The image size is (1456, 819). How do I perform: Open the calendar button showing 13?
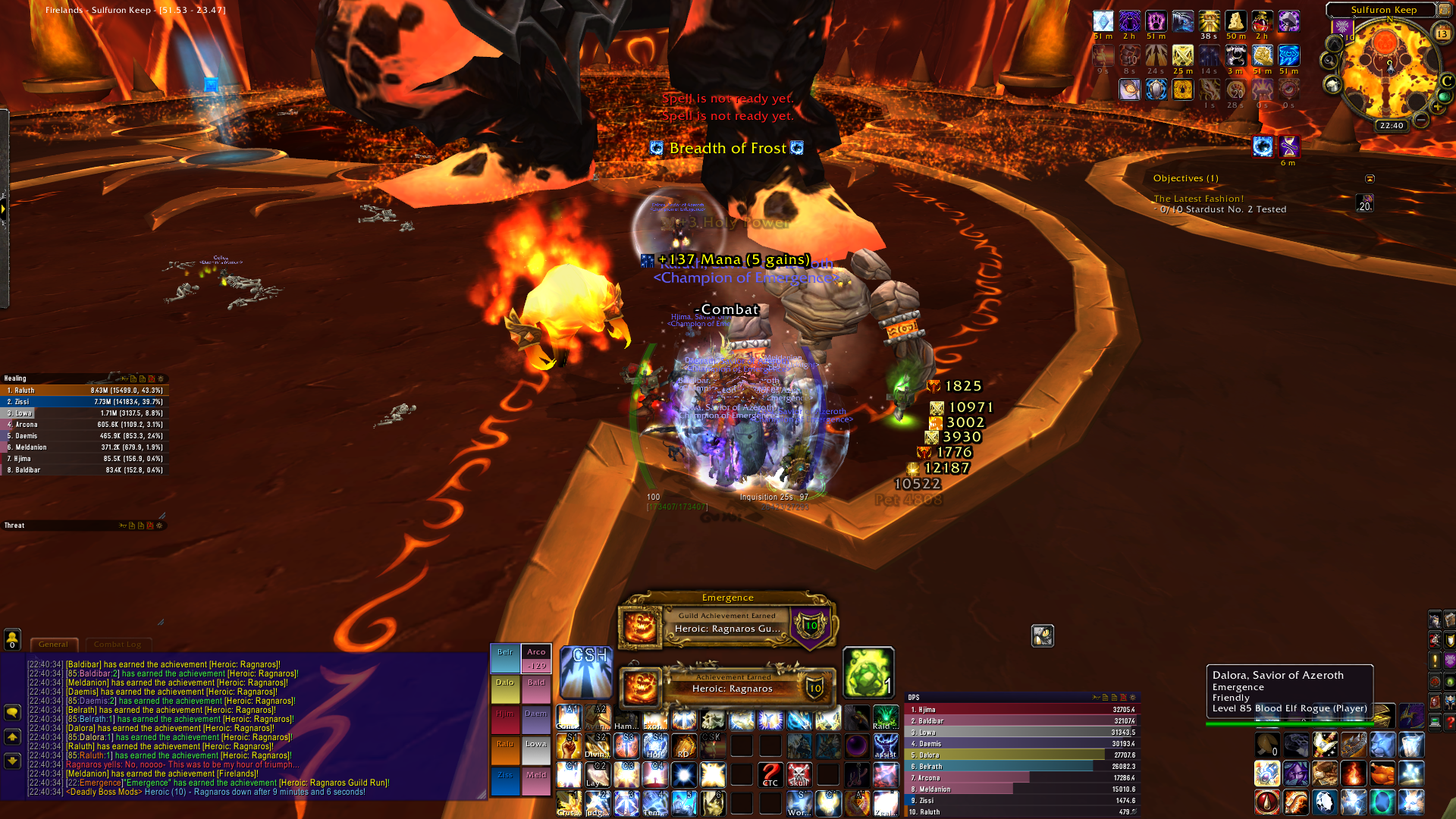pyautogui.click(x=1442, y=33)
